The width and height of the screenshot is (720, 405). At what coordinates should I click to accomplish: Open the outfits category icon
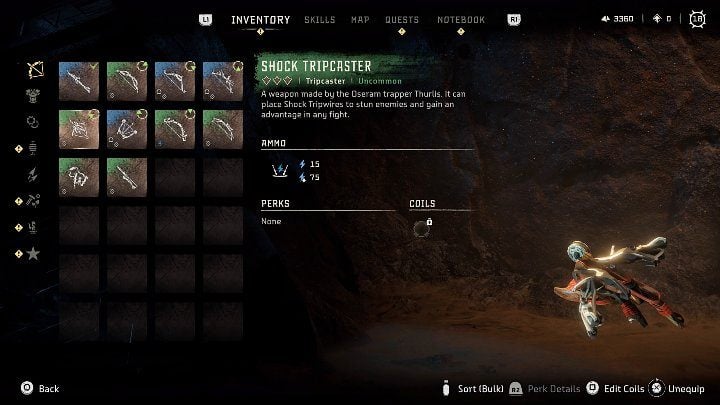(x=33, y=97)
